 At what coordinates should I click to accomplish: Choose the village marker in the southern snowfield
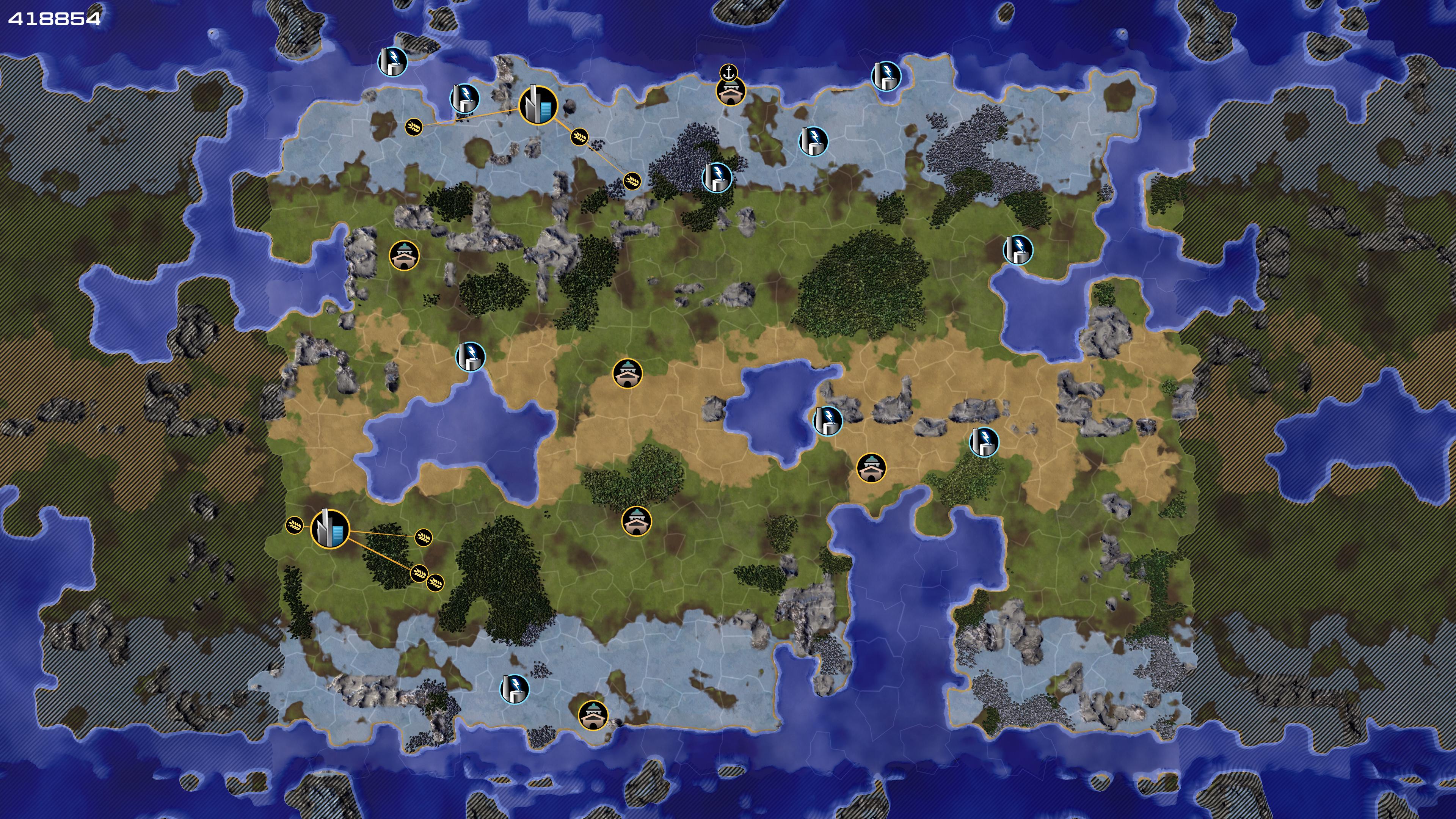[x=593, y=715]
